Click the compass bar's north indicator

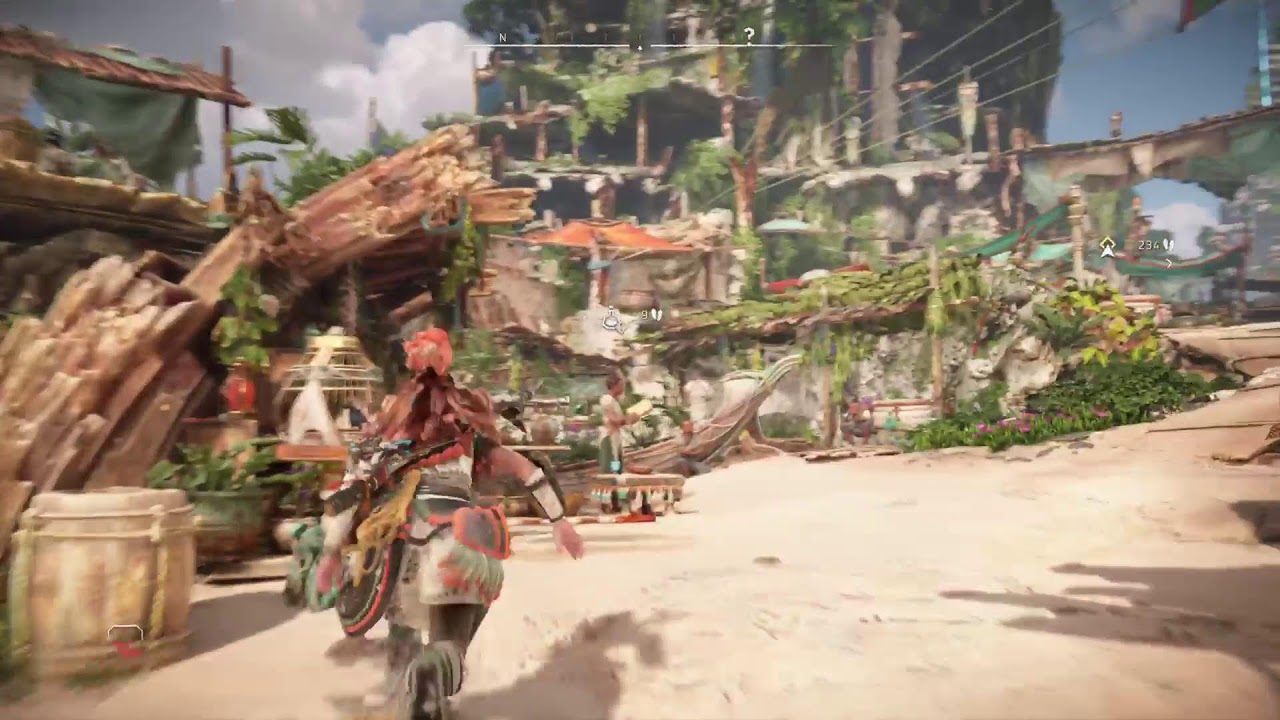click(x=503, y=37)
